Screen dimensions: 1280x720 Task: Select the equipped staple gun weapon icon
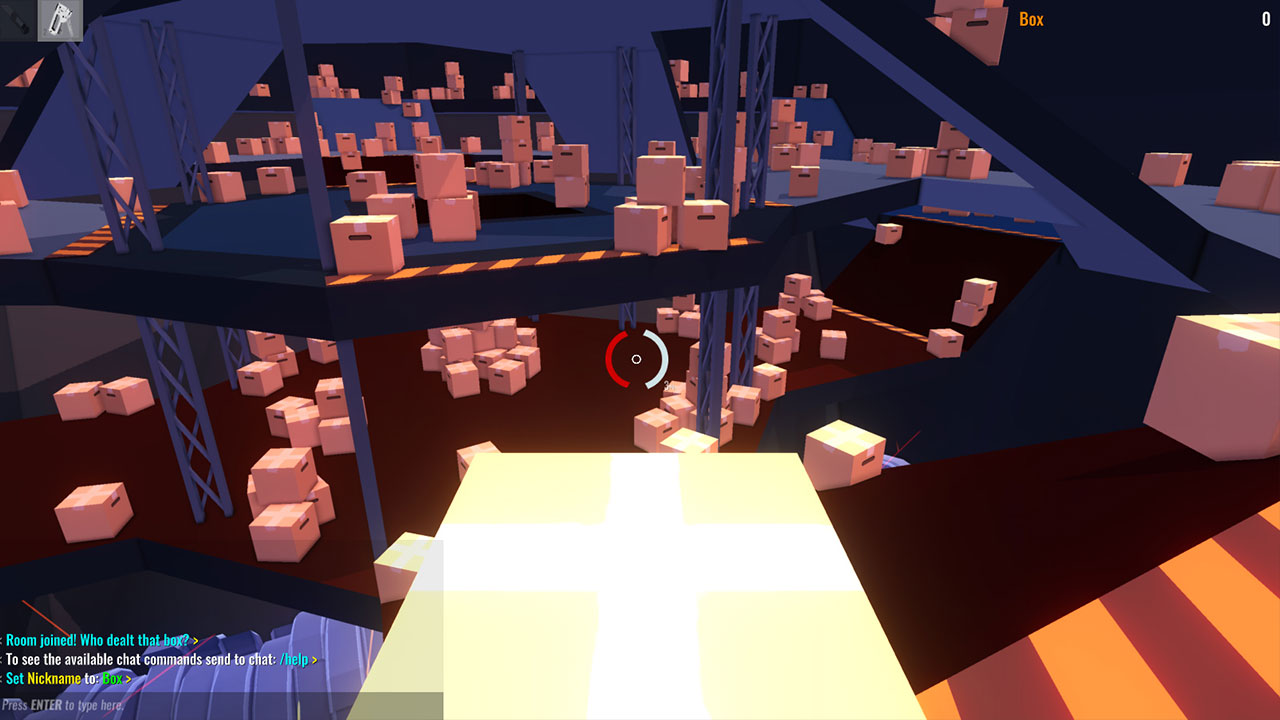[x=60, y=21]
